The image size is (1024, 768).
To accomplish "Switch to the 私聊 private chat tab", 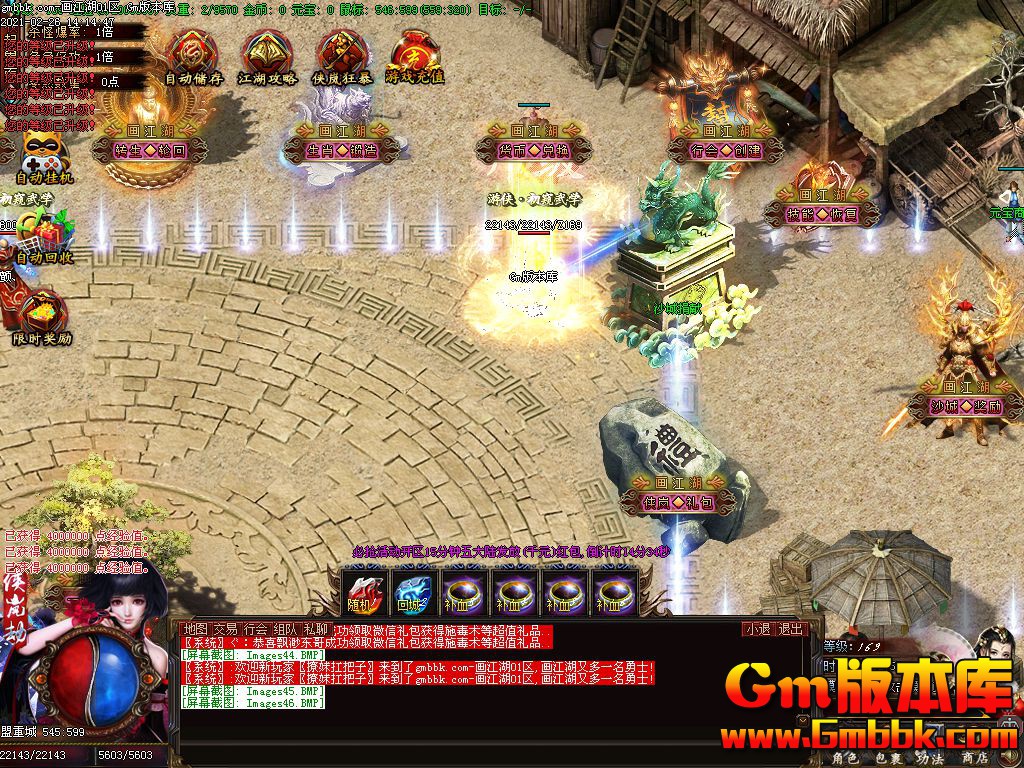I will pos(316,629).
